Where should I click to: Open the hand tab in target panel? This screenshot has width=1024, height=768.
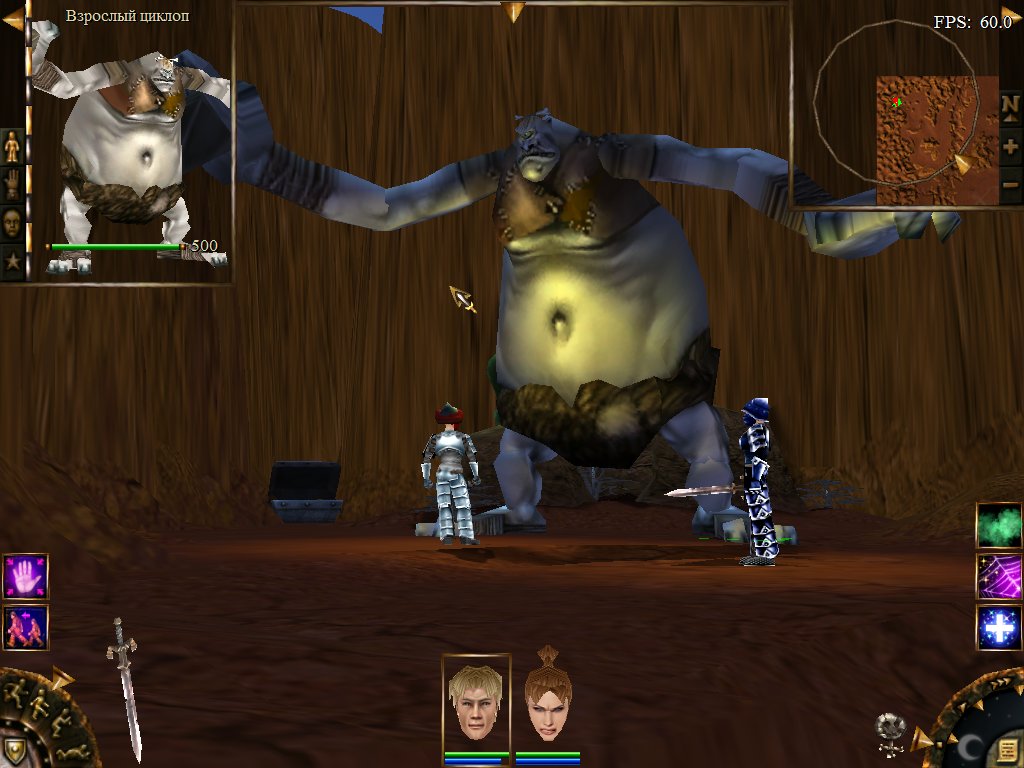point(12,184)
